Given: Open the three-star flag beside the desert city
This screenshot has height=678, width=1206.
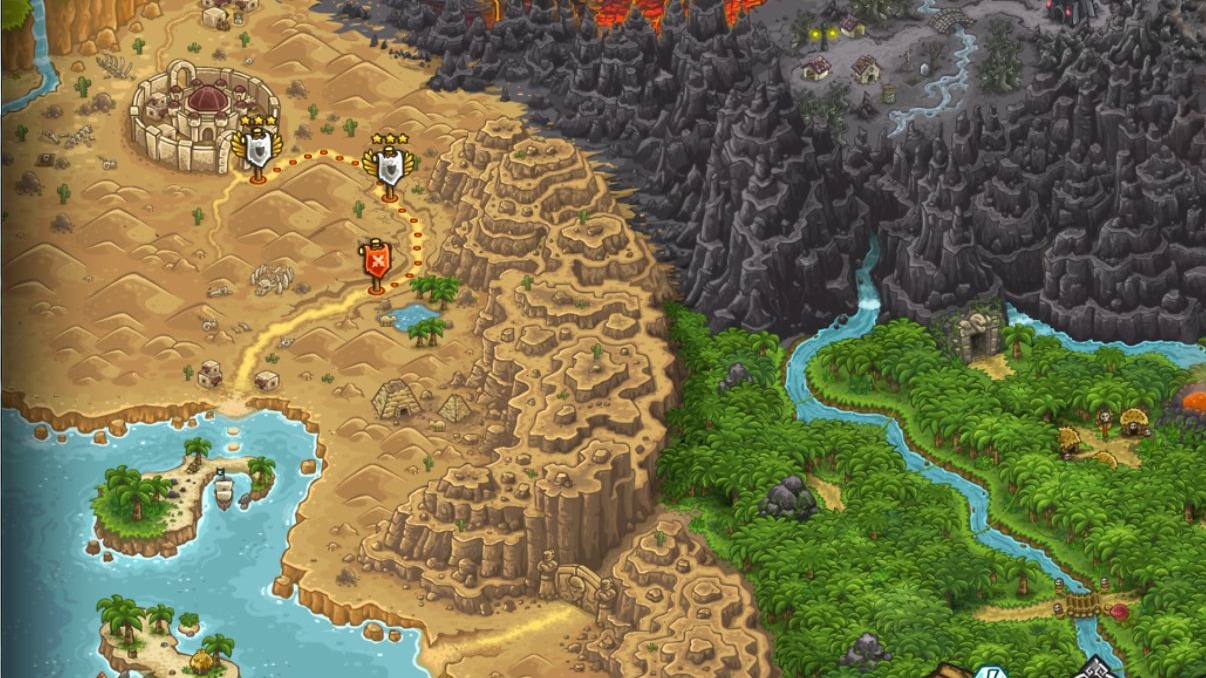Looking at the screenshot, I should (x=257, y=150).
